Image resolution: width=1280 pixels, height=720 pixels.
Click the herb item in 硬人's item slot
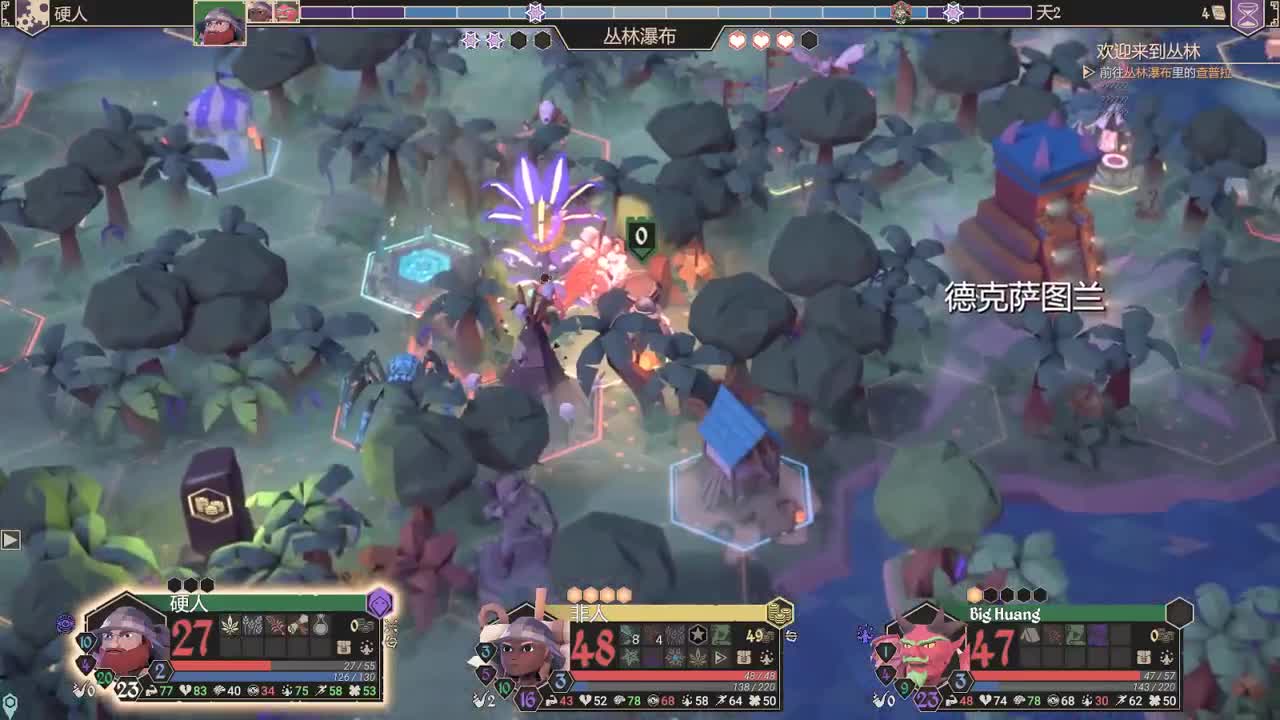point(230,627)
